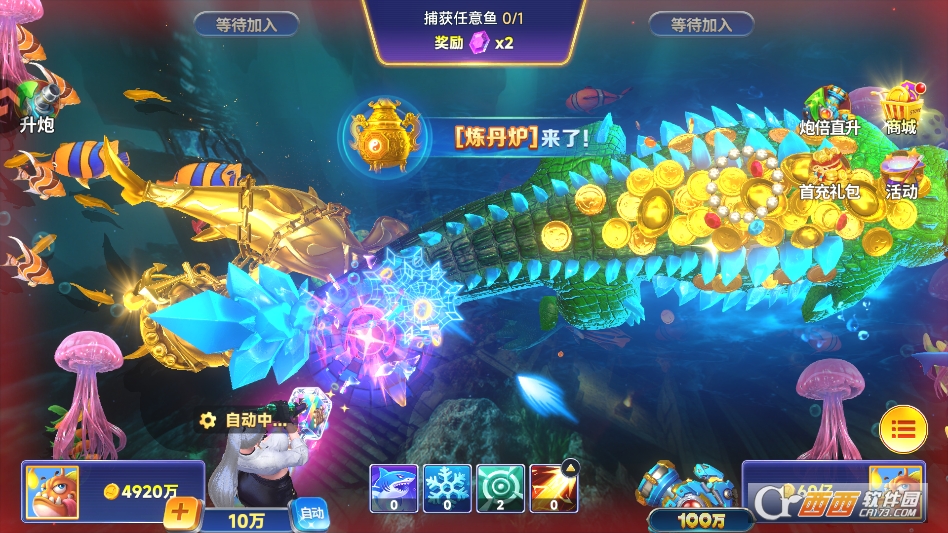
Task: Open the 炮倍直升 cannon boost offer
Action: (829, 108)
